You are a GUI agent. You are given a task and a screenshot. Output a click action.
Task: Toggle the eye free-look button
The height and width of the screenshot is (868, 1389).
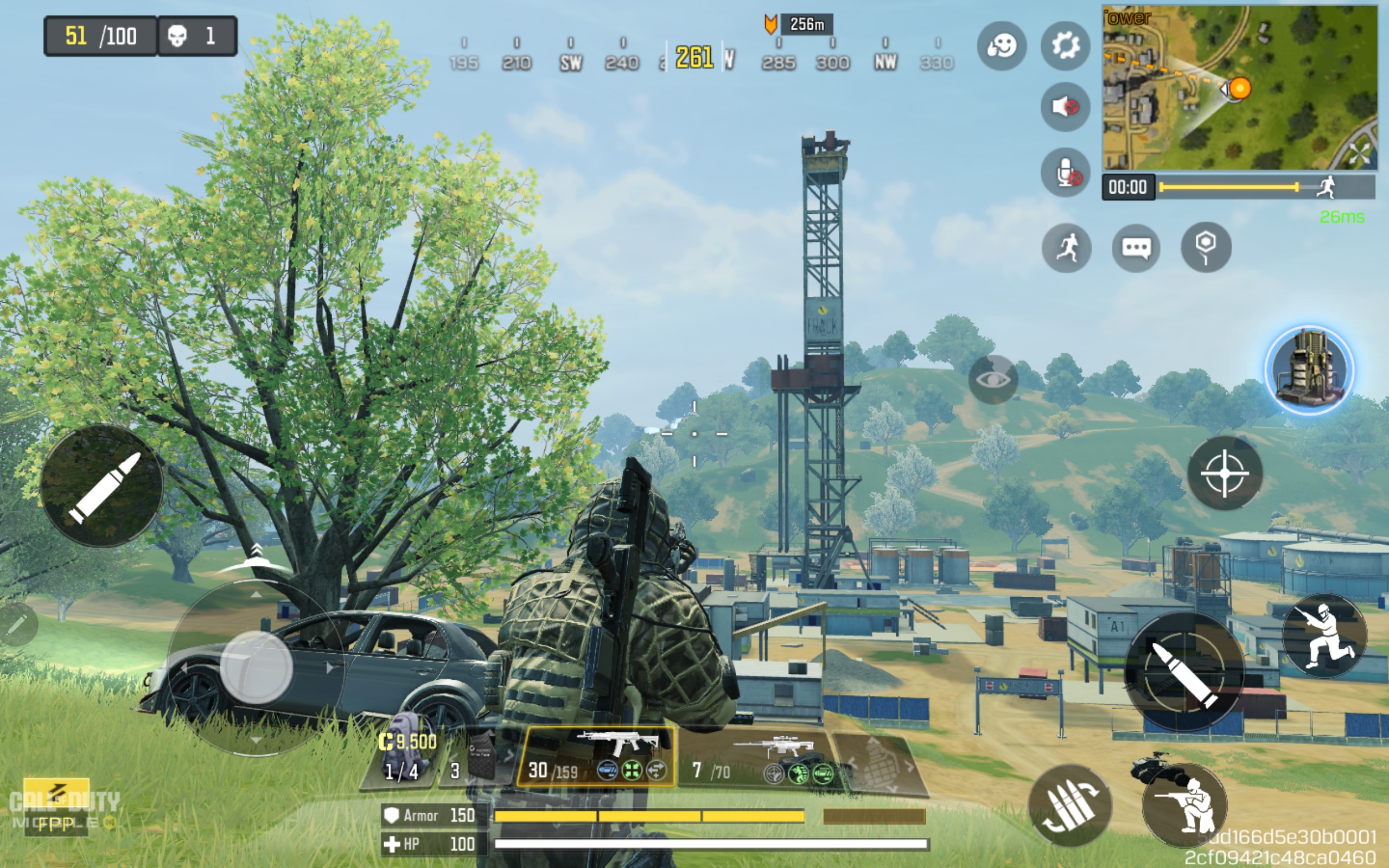pos(993,379)
